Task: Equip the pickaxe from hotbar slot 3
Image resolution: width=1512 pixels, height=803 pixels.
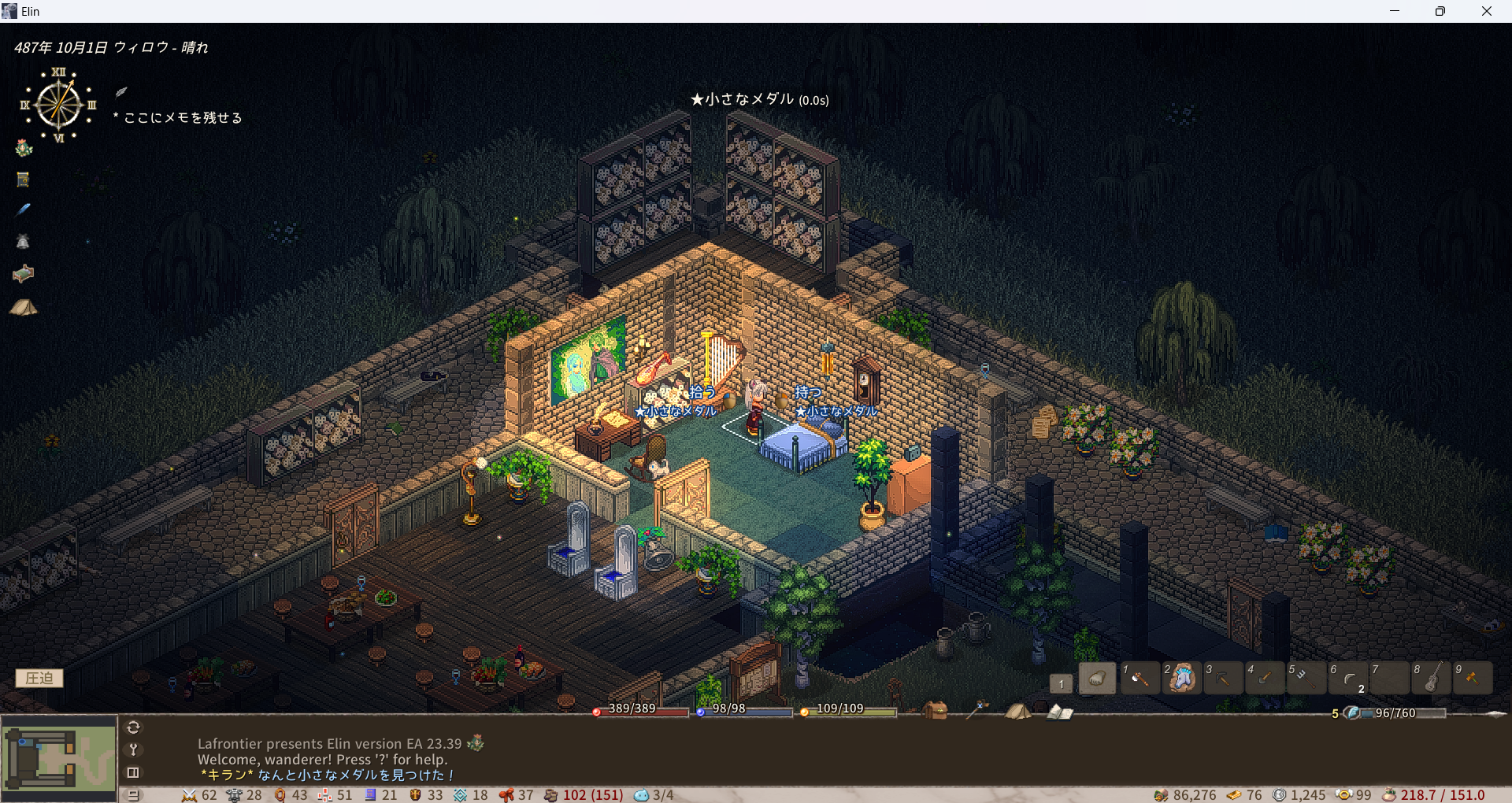Action: click(1223, 678)
